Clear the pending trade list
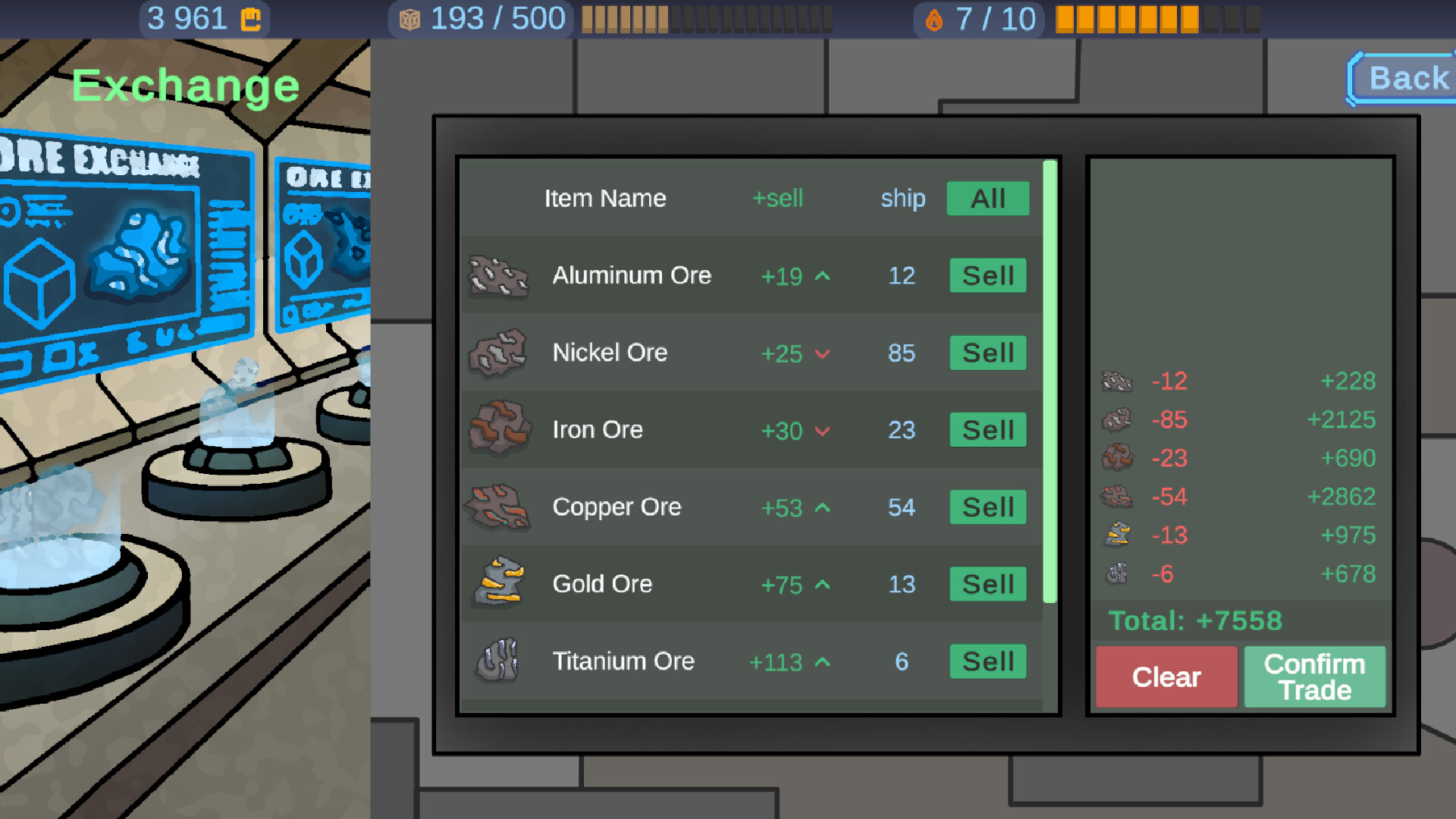Image resolution: width=1456 pixels, height=819 pixels. [x=1166, y=677]
